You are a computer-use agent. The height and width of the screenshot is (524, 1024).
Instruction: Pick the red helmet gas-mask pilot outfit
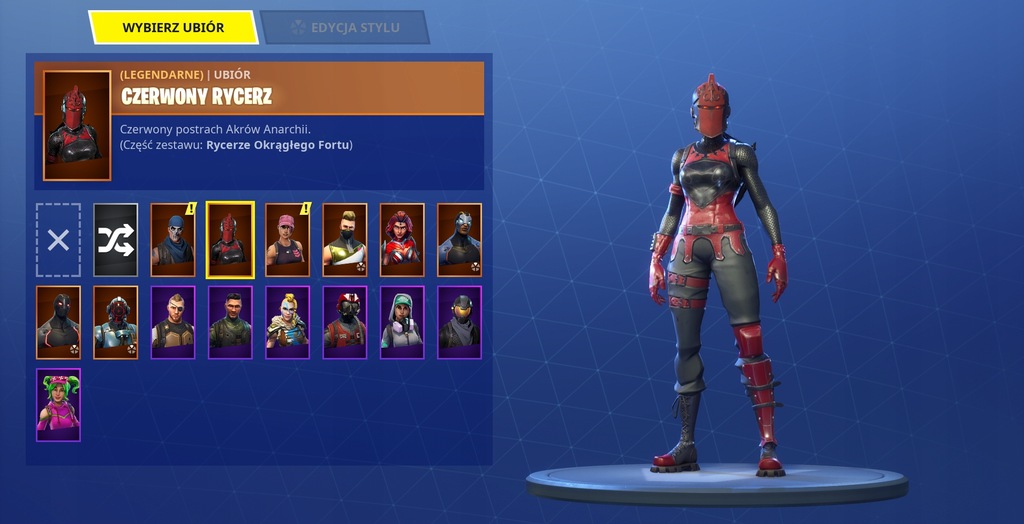coord(345,322)
